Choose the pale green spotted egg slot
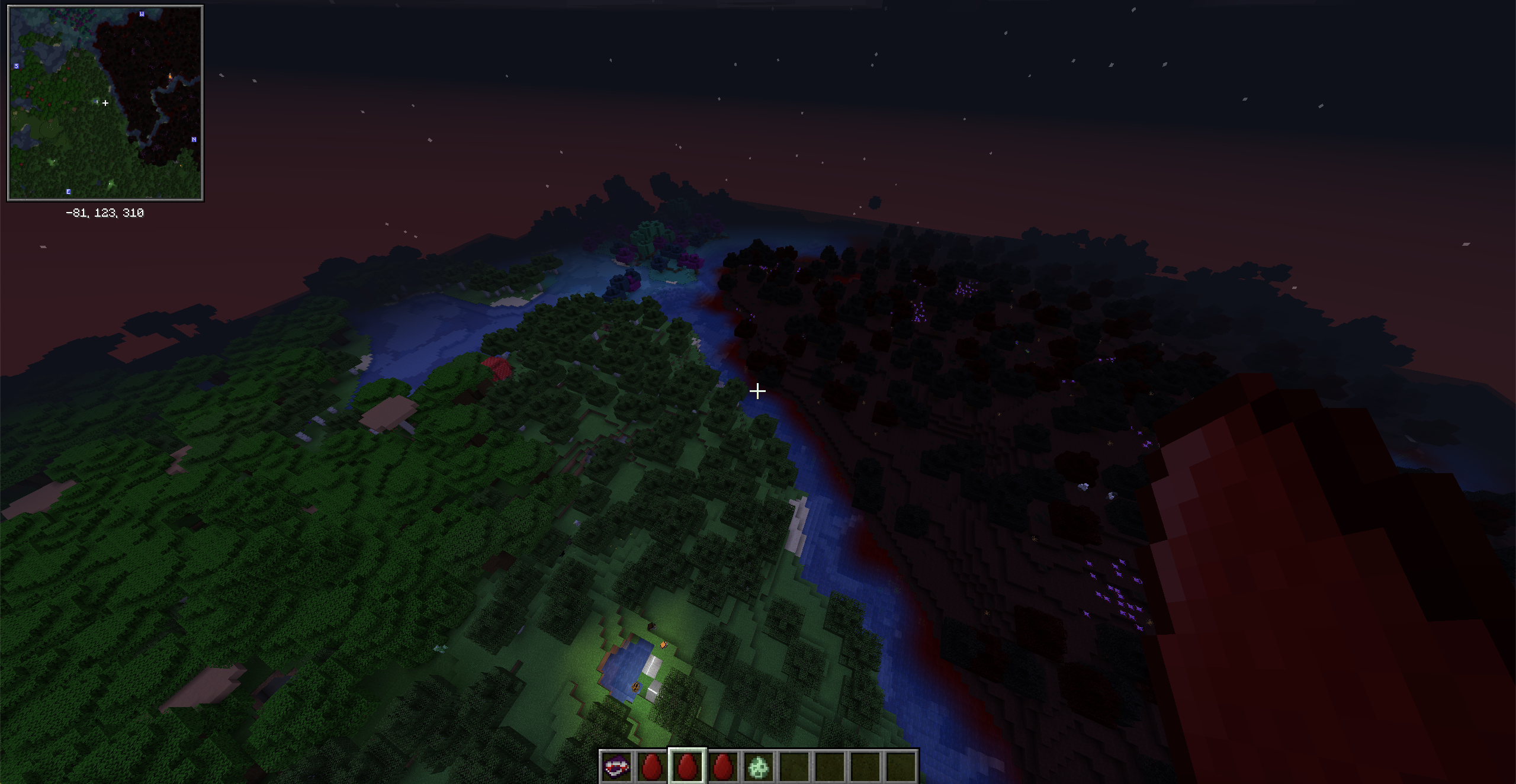The height and width of the screenshot is (784, 1516). click(759, 767)
